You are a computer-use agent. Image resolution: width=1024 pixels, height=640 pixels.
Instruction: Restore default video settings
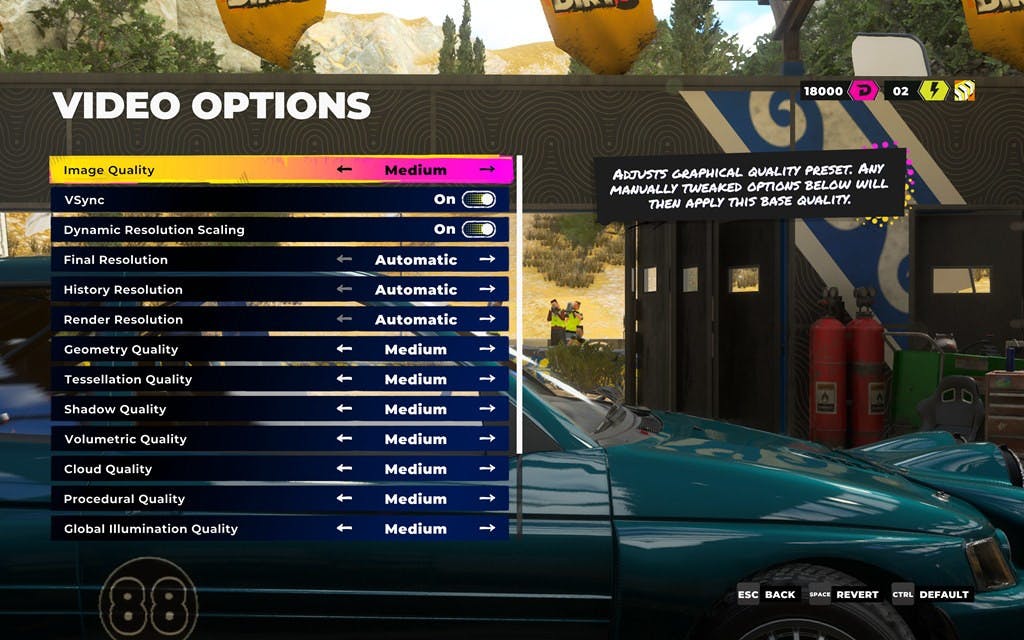(x=931, y=594)
